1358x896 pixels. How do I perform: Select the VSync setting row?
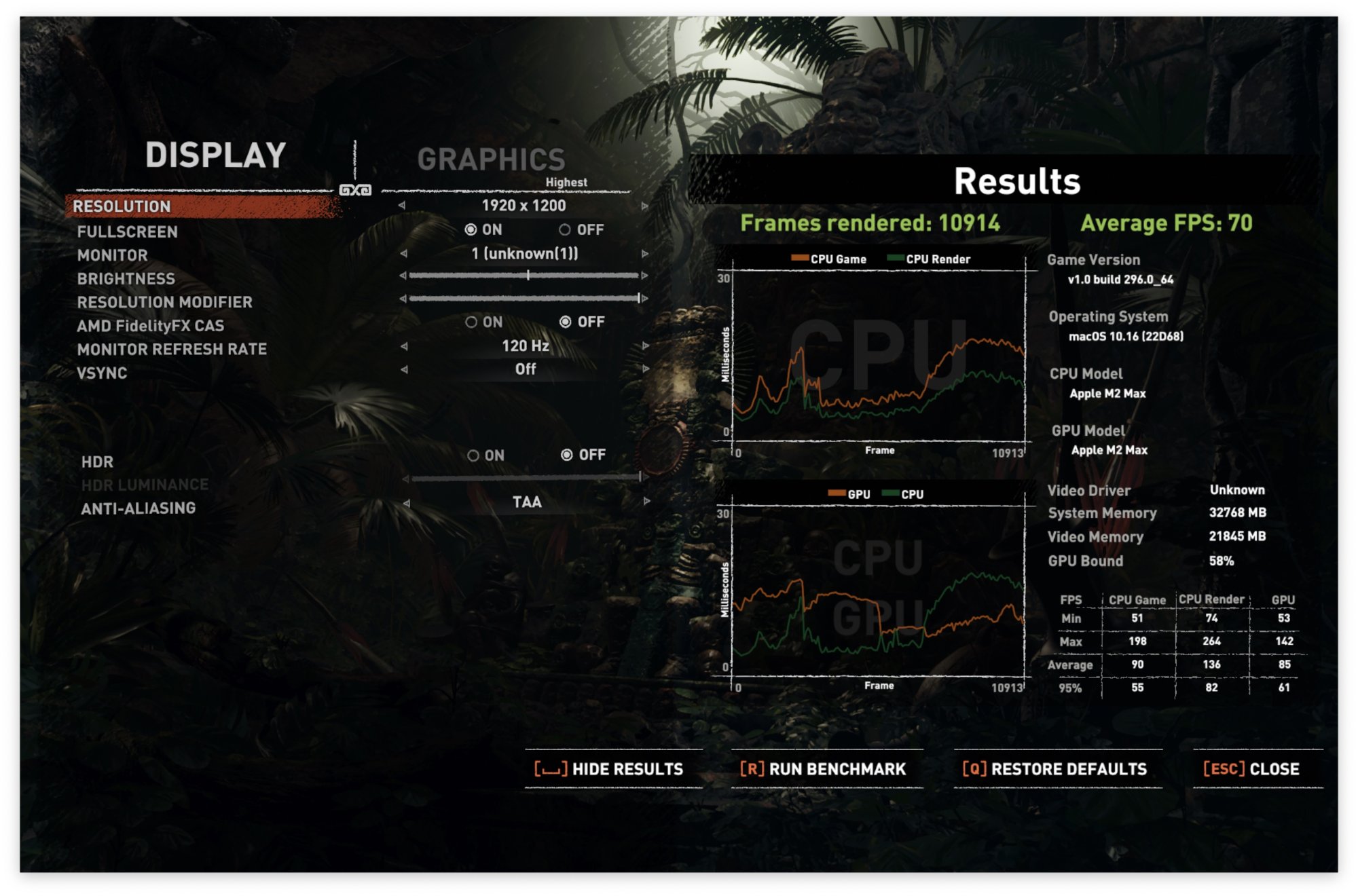click(x=102, y=373)
